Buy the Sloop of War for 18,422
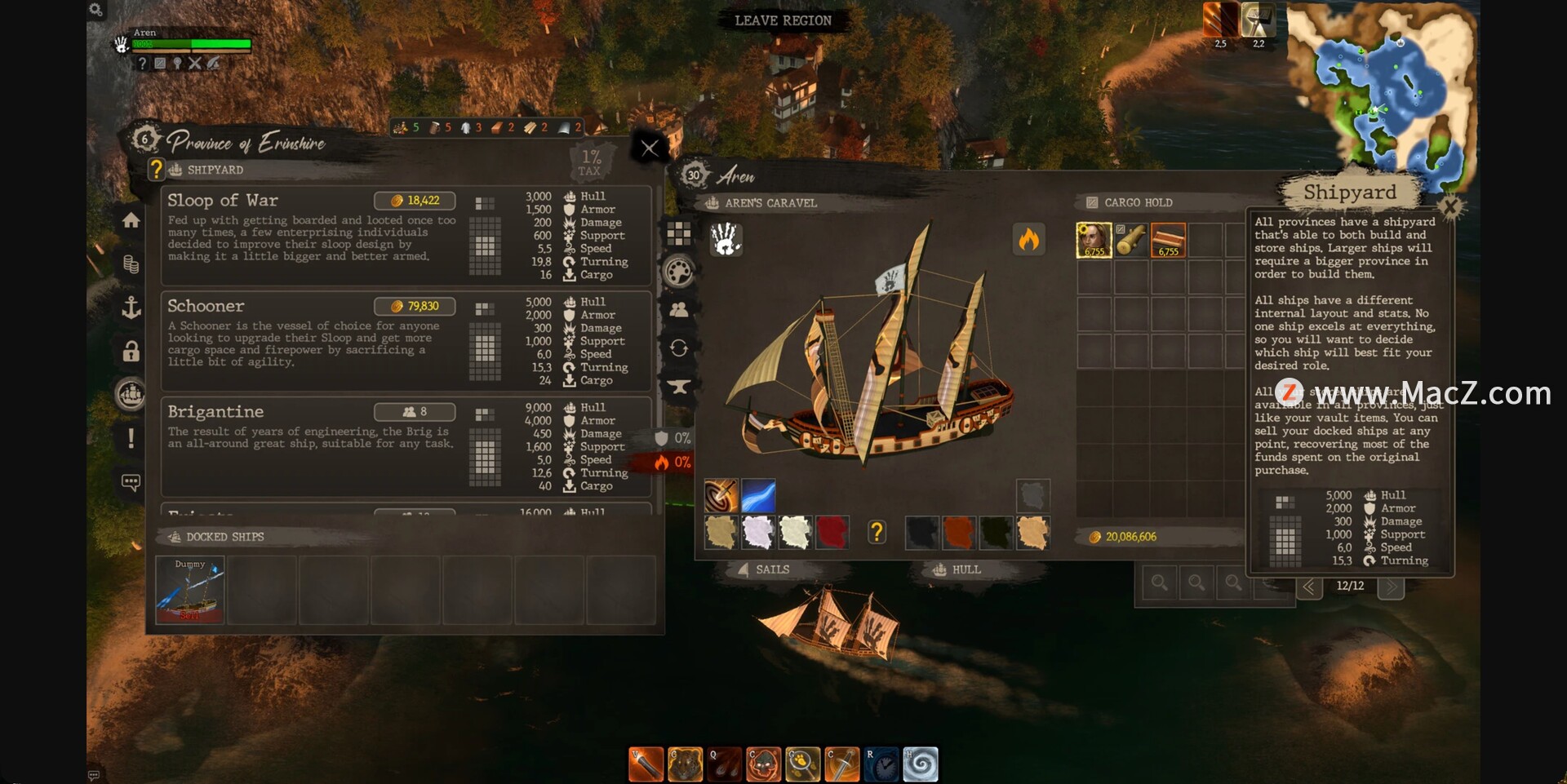This screenshot has height=784, width=1567. [x=415, y=201]
